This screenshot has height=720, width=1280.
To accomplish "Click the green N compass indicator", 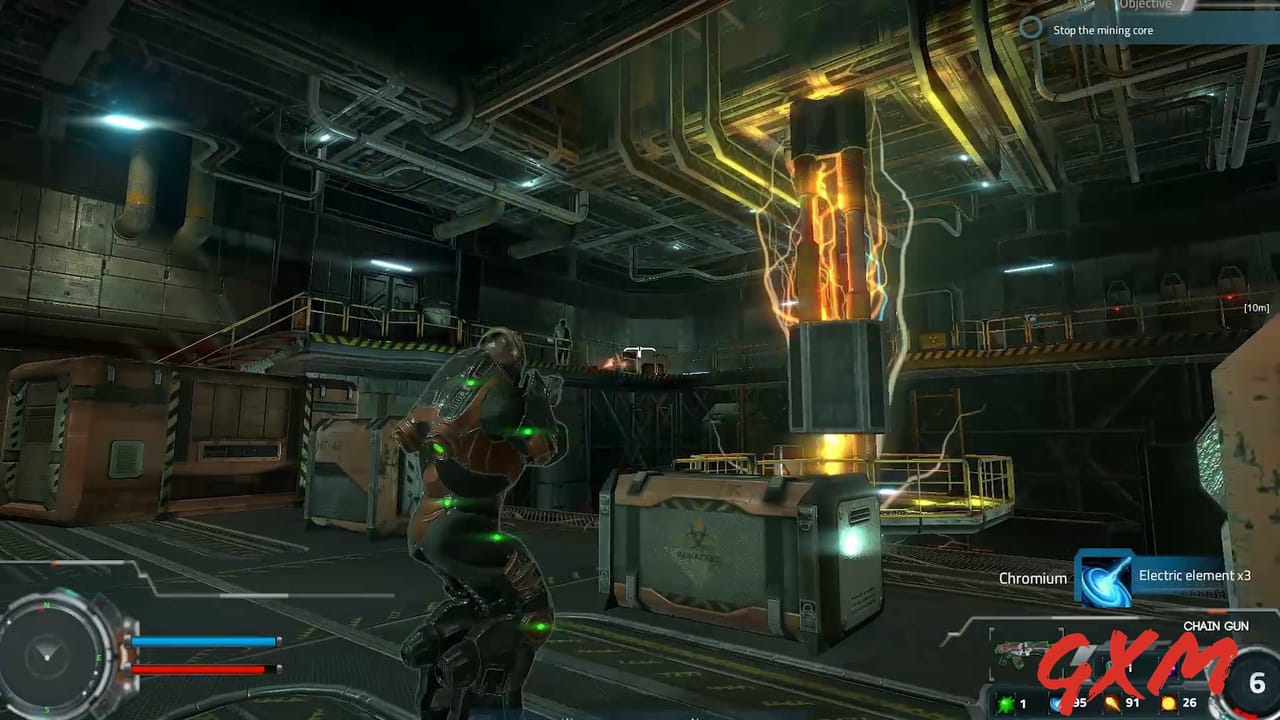I will [x=46, y=605].
